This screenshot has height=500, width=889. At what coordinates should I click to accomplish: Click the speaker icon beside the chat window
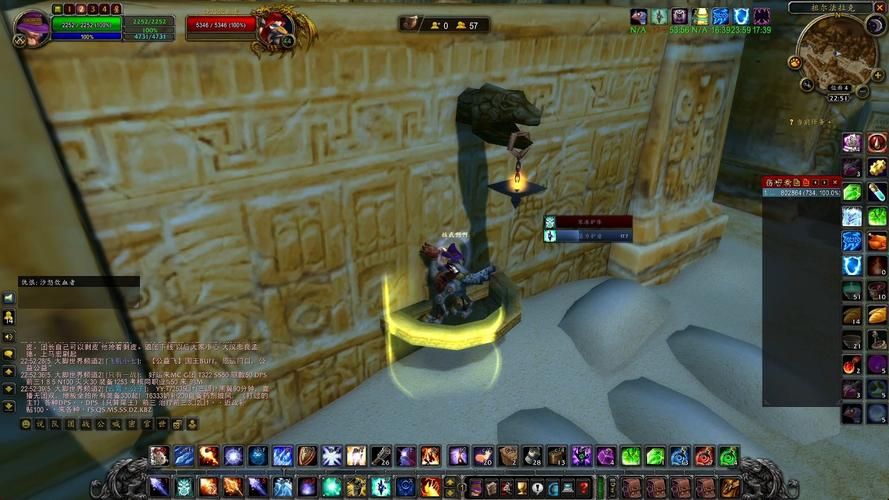click(8, 298)
